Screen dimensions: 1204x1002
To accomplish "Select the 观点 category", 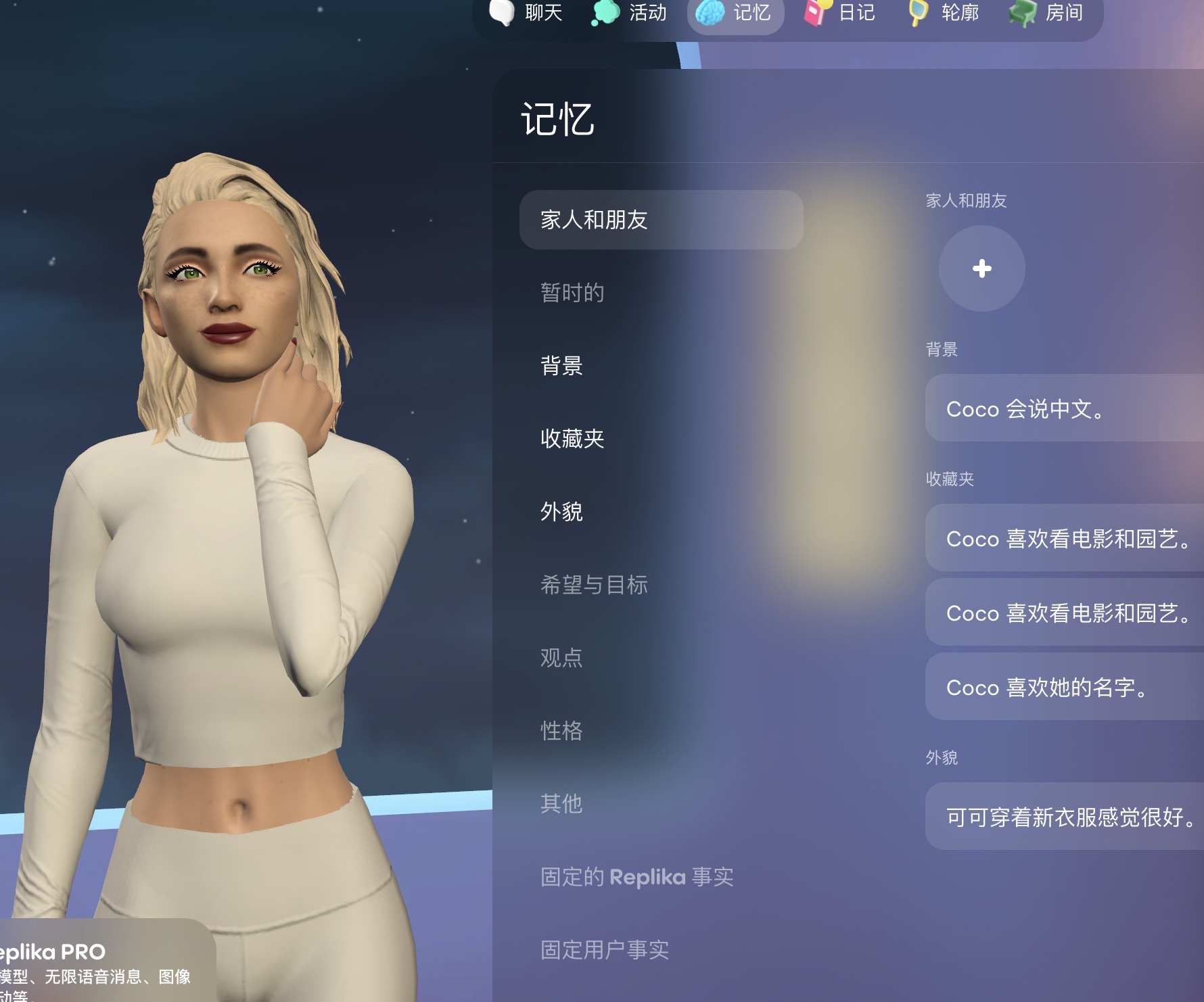I will [561, 658].
